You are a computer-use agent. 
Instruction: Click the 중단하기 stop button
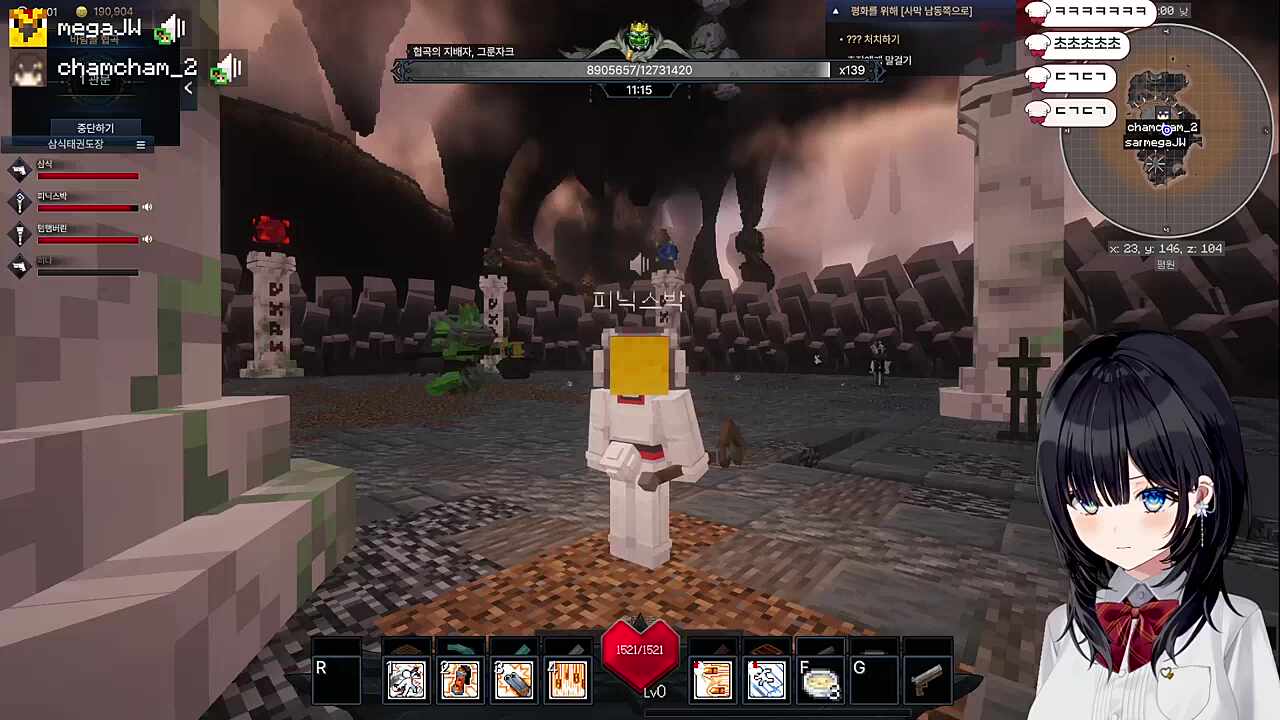tap(96, 128)
